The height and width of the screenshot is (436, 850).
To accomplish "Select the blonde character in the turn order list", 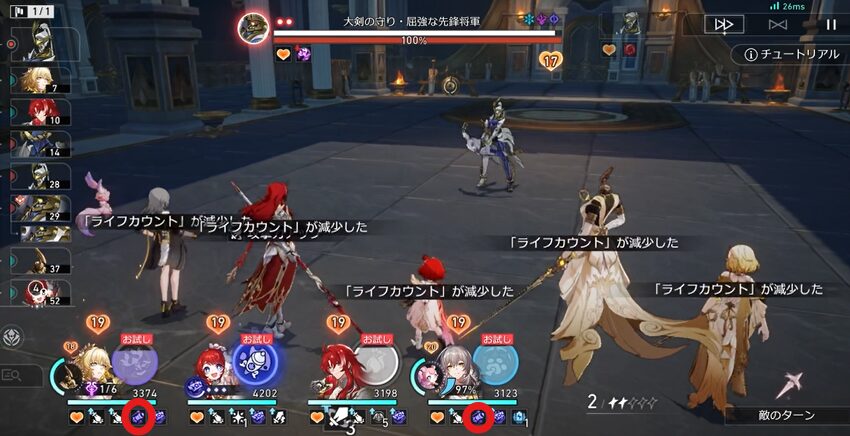I will click(x=34, y=80).
